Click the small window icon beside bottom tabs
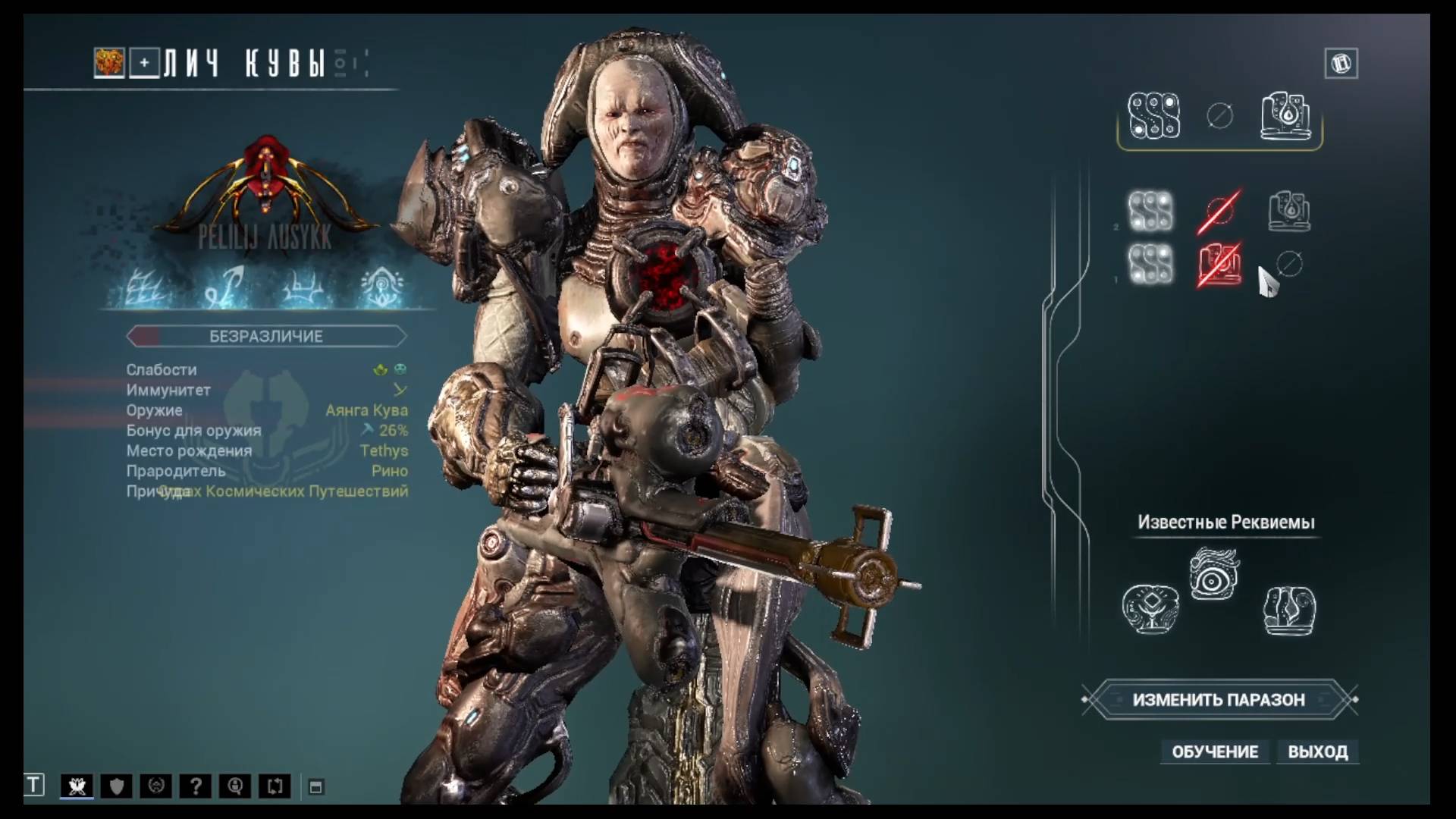Image resolution: width=1456 pixels, height=819 pixels. tap(316, 787)
